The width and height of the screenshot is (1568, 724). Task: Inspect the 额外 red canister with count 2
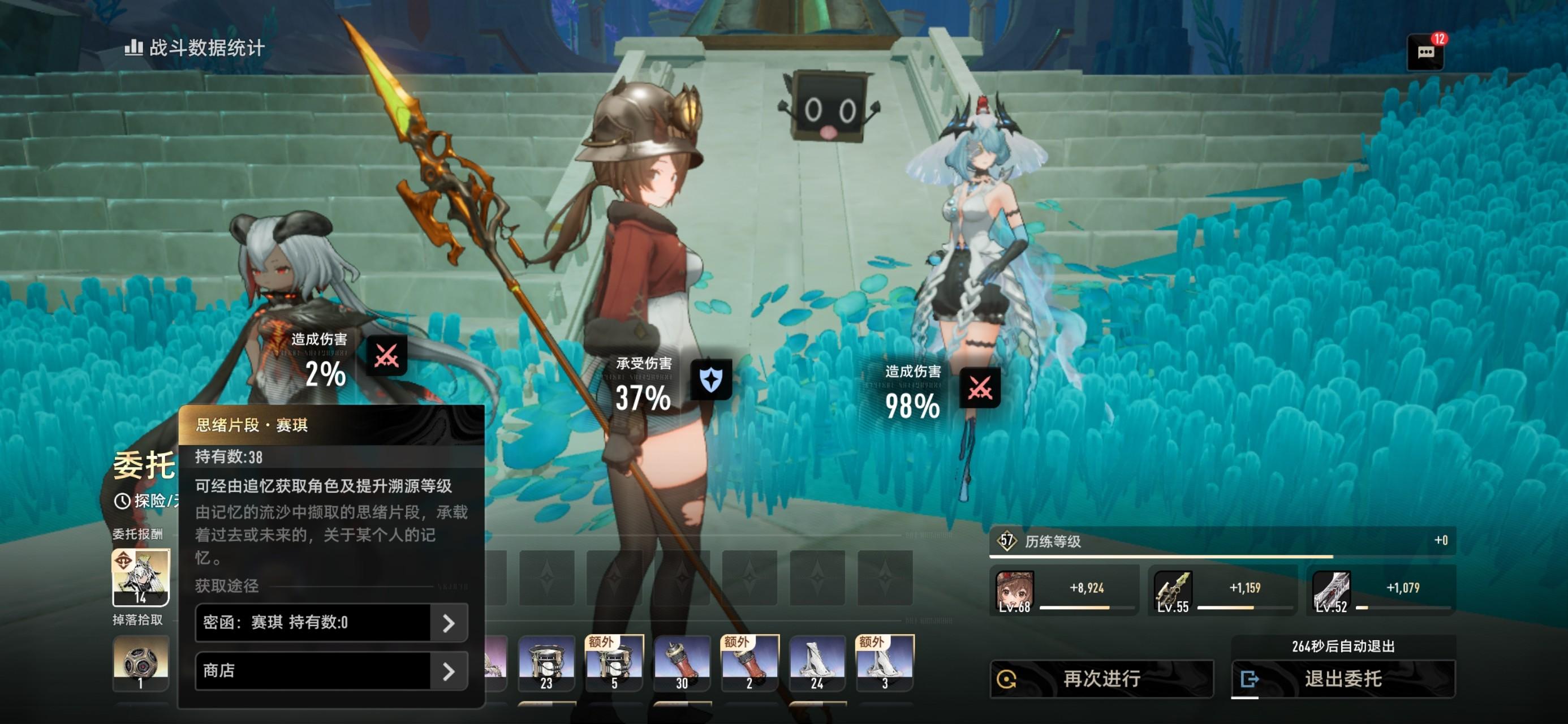click(749, 663)
